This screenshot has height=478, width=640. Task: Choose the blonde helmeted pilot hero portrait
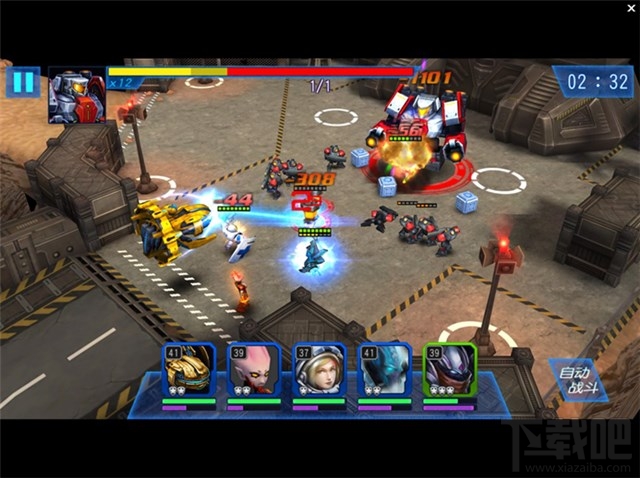[319, 368]
